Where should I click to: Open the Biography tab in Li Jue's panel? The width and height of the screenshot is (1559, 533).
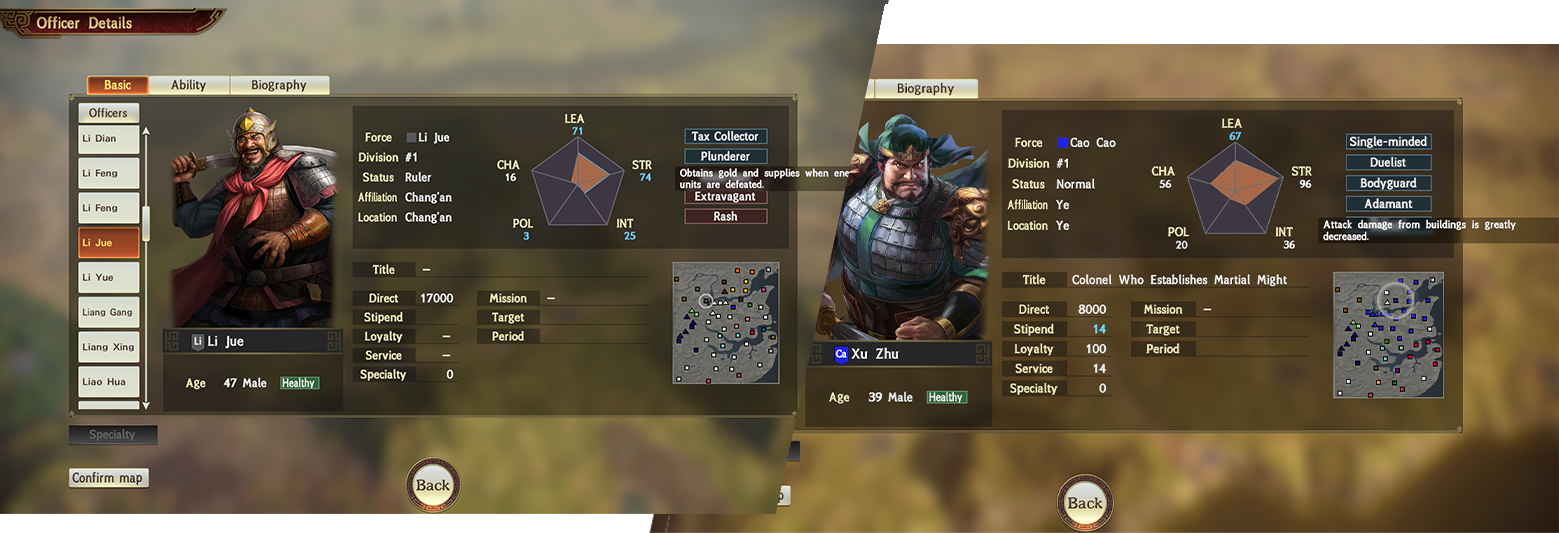[279, 85]
